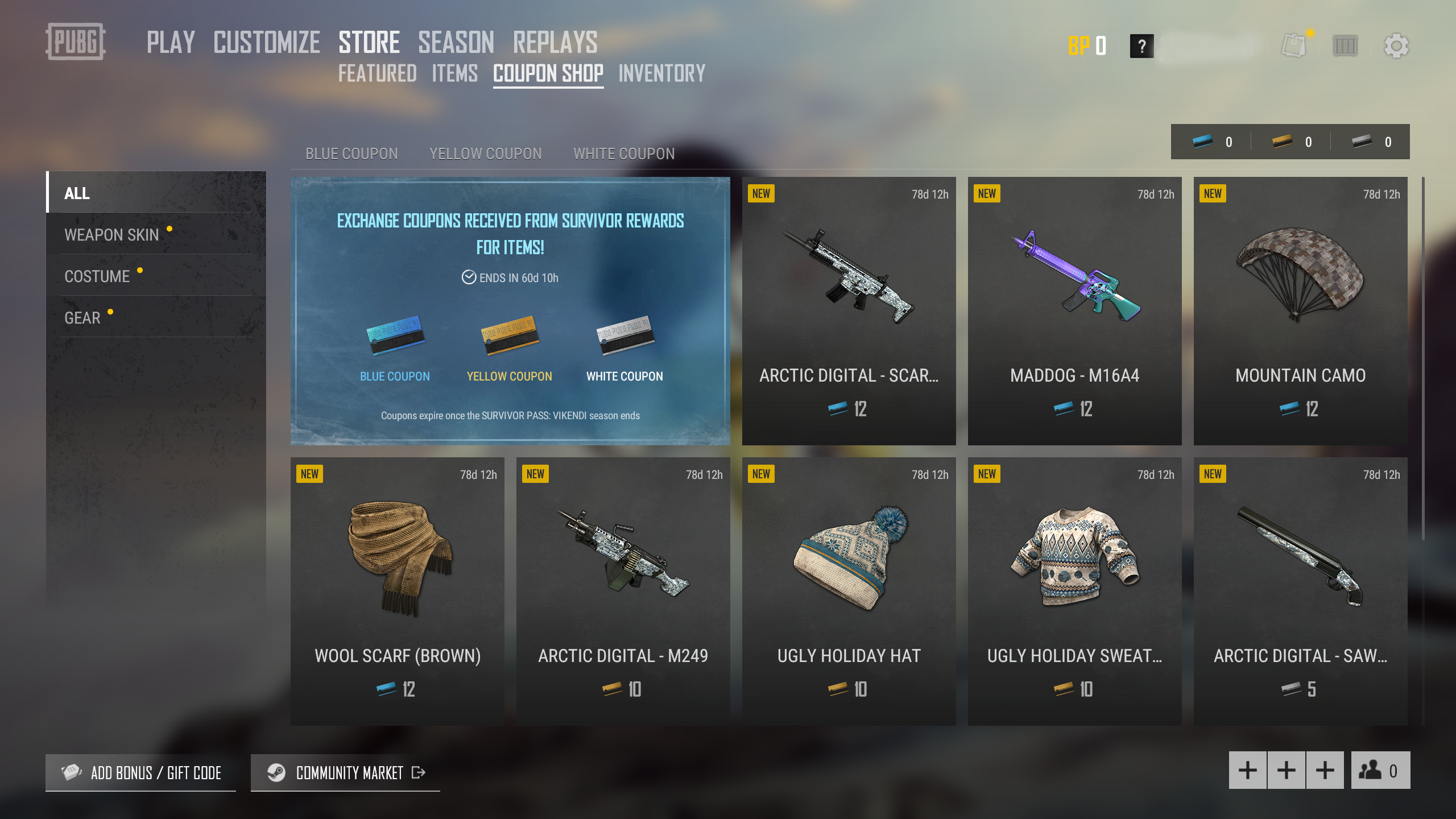The height and width of the screenshot is (819, 1456).
Task: Choose the Mountain Camo parachute item
Action: pyautogui.click(x=1300, y=311)
